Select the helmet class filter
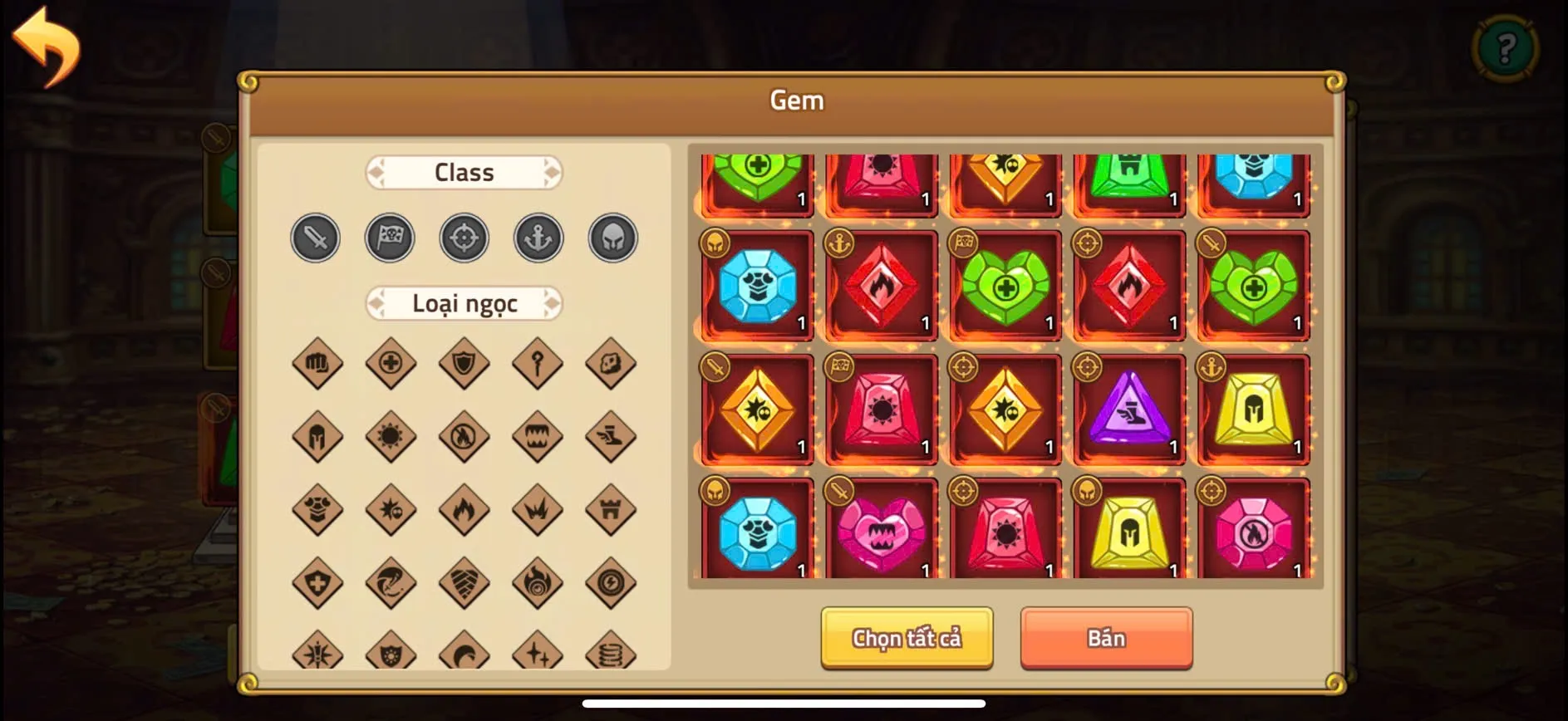This screenshot has width=1568, height=721. [x=612, y=238]
